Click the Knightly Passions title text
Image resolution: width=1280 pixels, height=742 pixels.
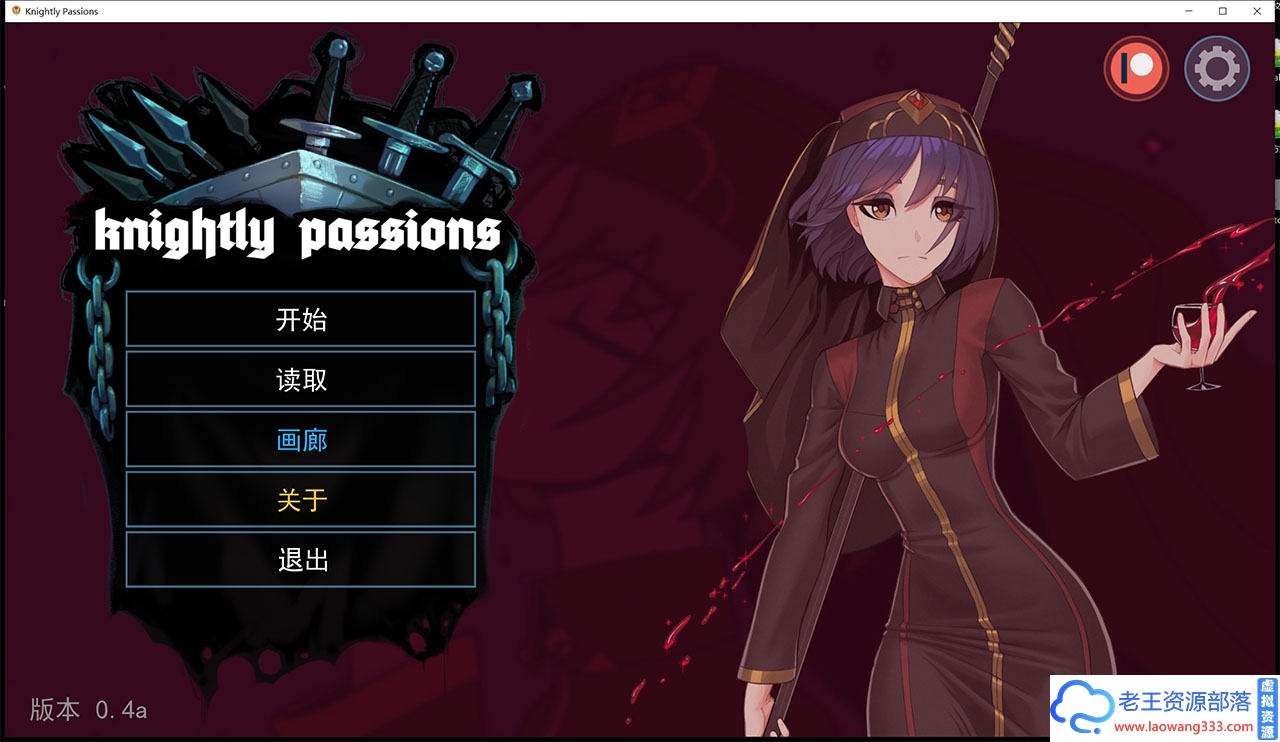click(x=297, y=231)
